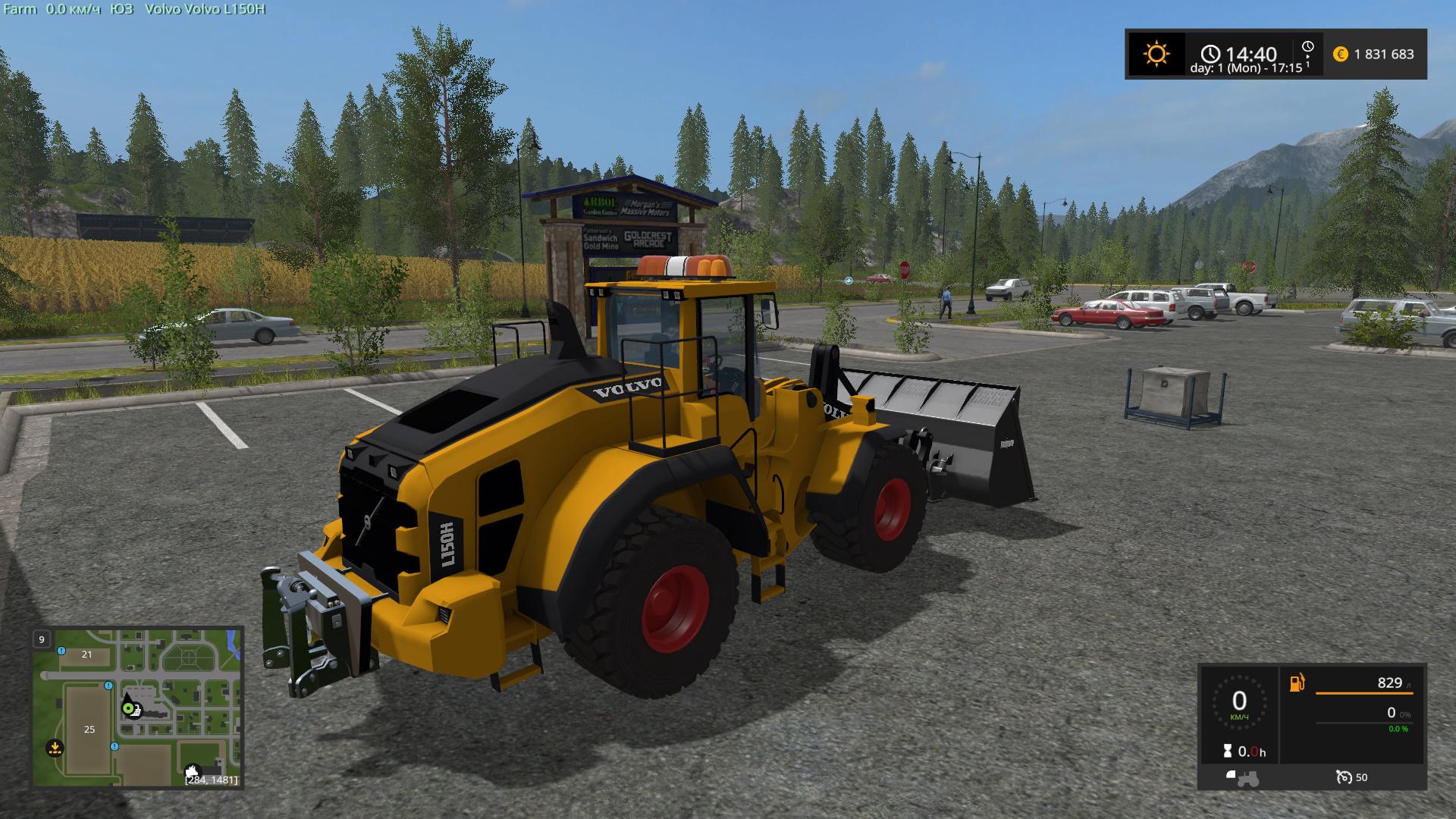Click the Farm label in the top-left HUD

[x=21, y=11]
